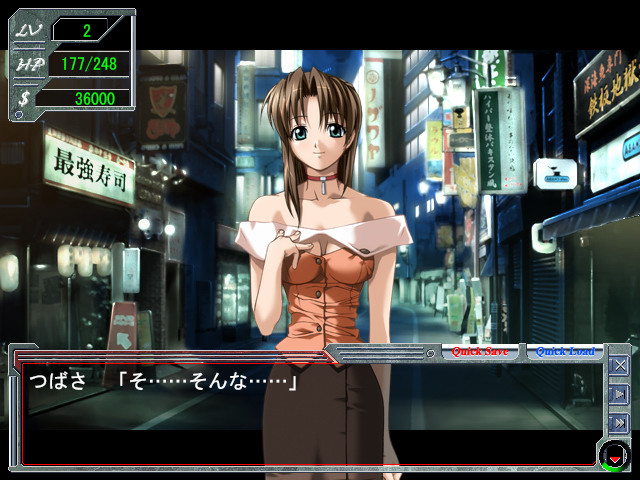Click the Quick Save button
The height and width of the screenshot is (480, 640).
480,352
